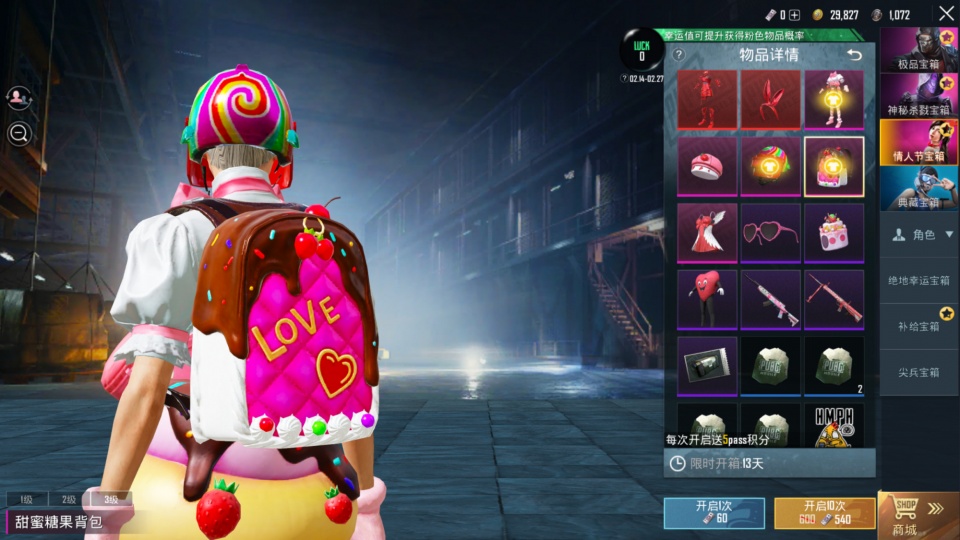This screenshot has width=960, height=540.
Task: Add more crate coupons with the plus button
Action: 795,15
